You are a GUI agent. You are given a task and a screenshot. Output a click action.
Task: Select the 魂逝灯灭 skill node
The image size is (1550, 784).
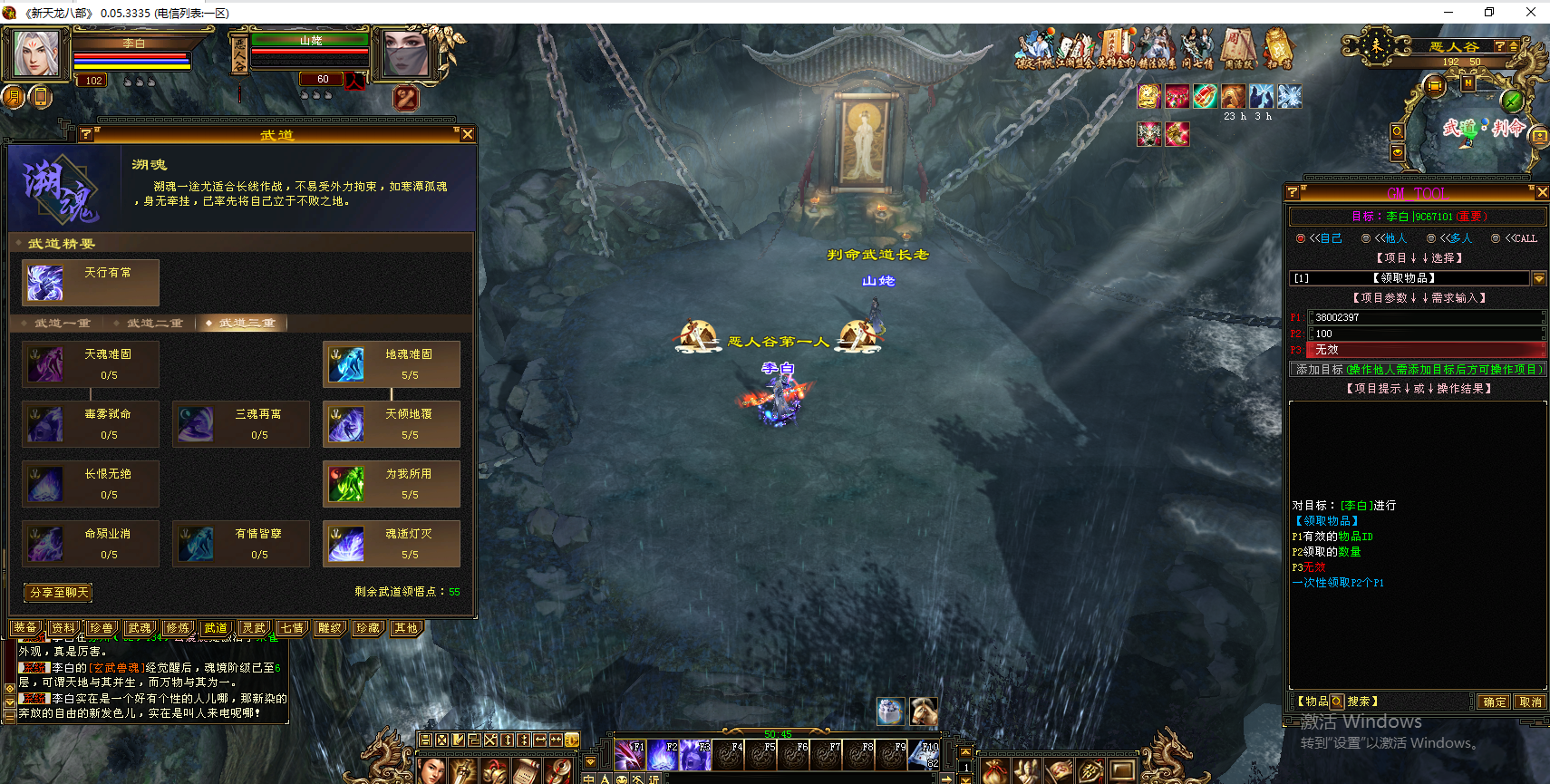coord(392,543)
